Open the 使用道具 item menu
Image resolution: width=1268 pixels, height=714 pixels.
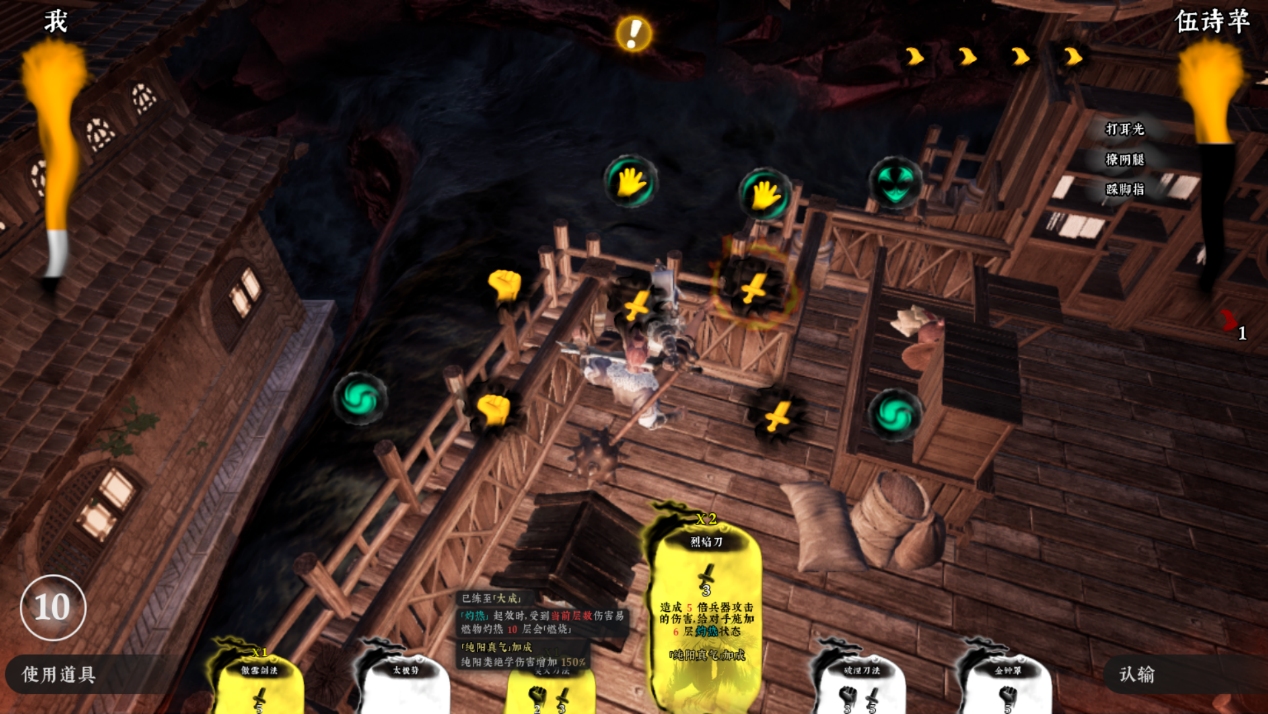(60, 674)
